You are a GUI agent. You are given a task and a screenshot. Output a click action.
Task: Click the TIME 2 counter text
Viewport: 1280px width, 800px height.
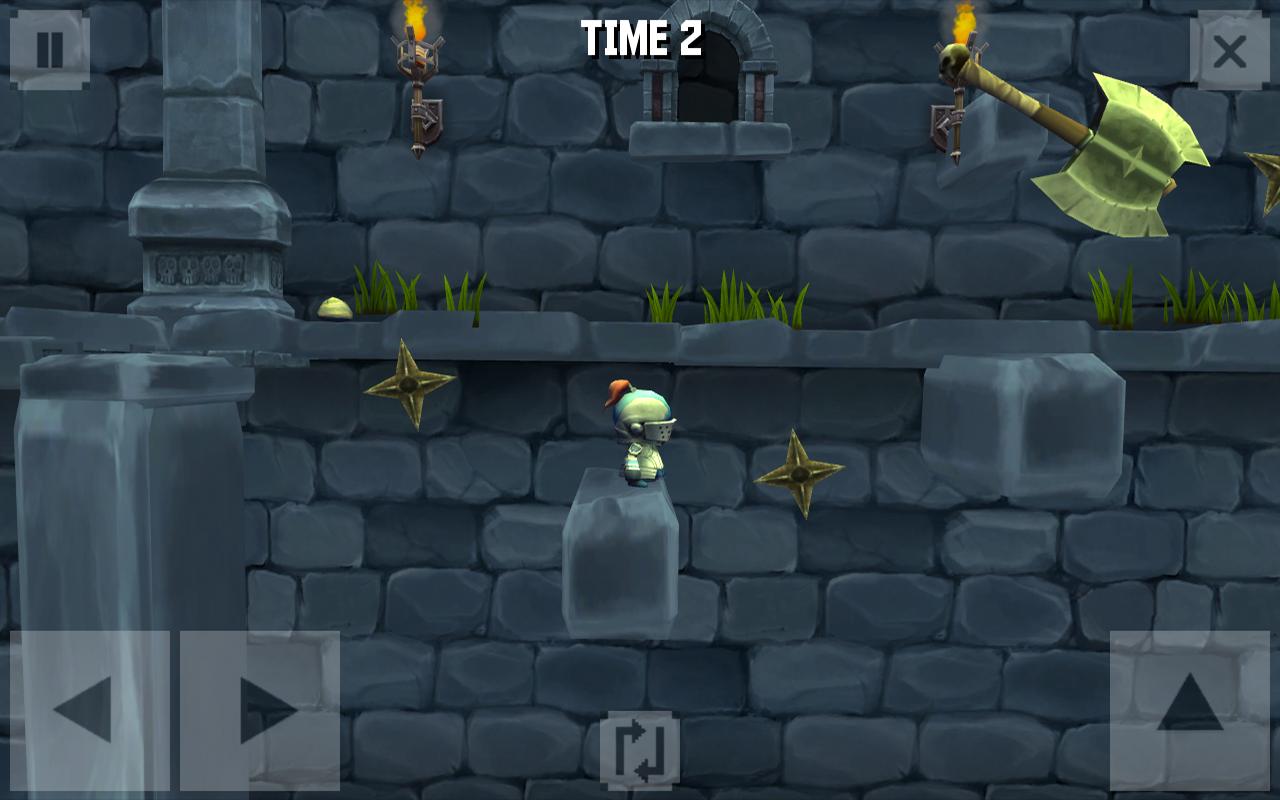pyautogui.click(x=640, y=38)
